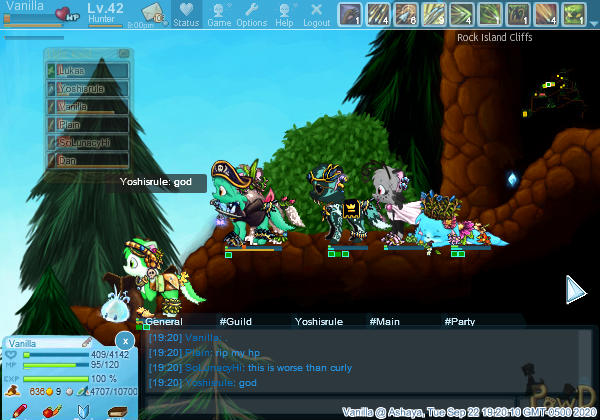The image size is (600, 420).
Task: Switch to the #Party chat tab
Action: coord(459,322)
